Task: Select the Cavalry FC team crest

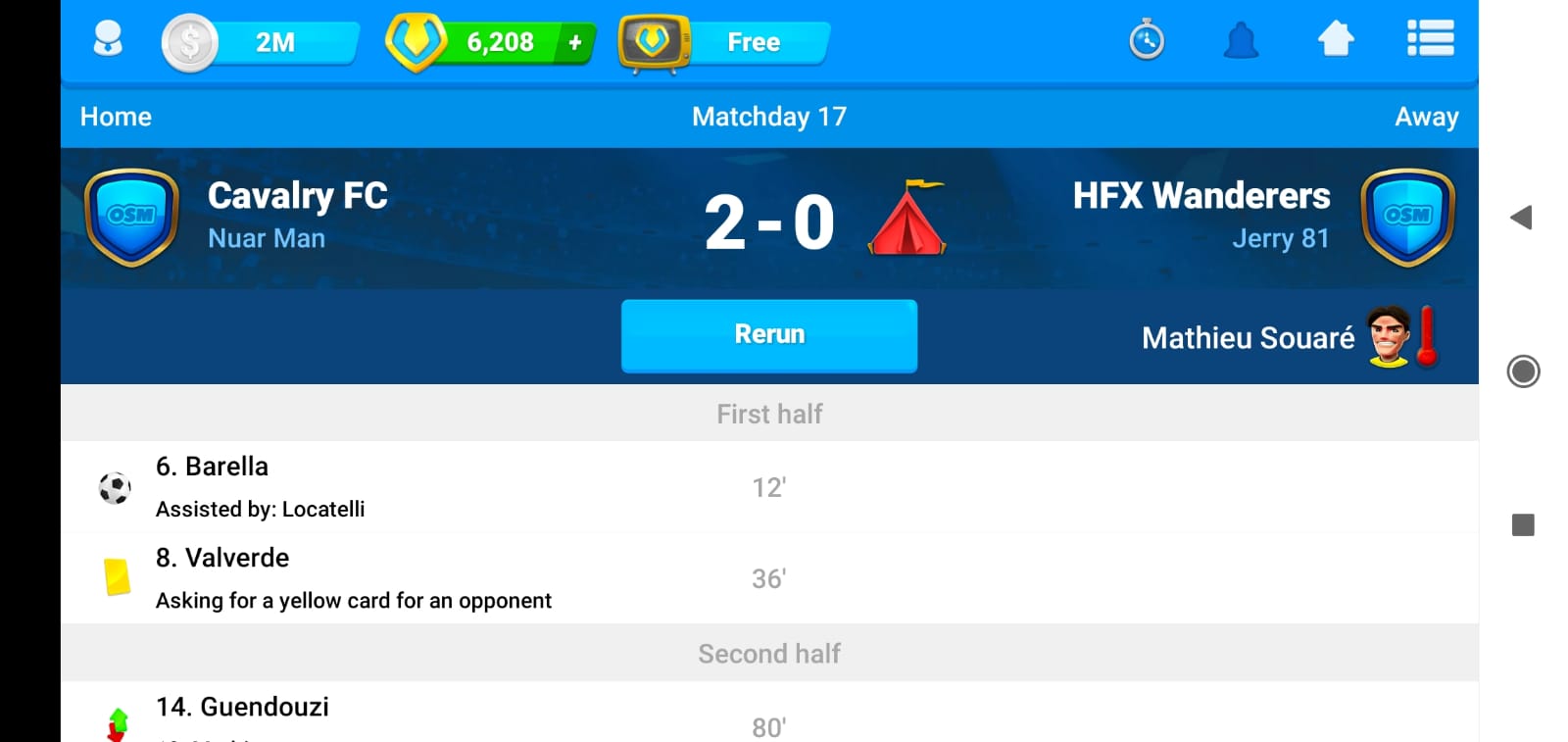Action: (131, 217)
